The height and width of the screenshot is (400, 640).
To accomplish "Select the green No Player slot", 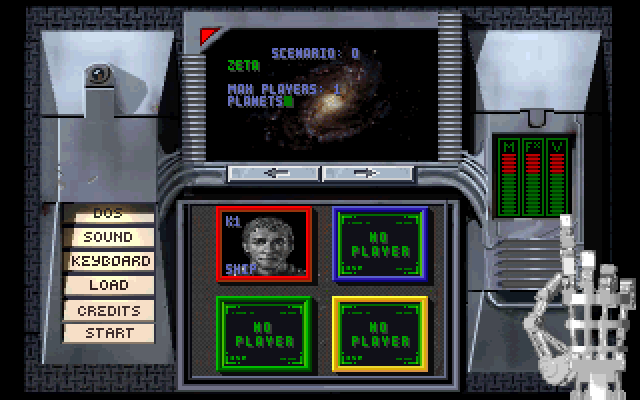I will [x=264, y=335].
